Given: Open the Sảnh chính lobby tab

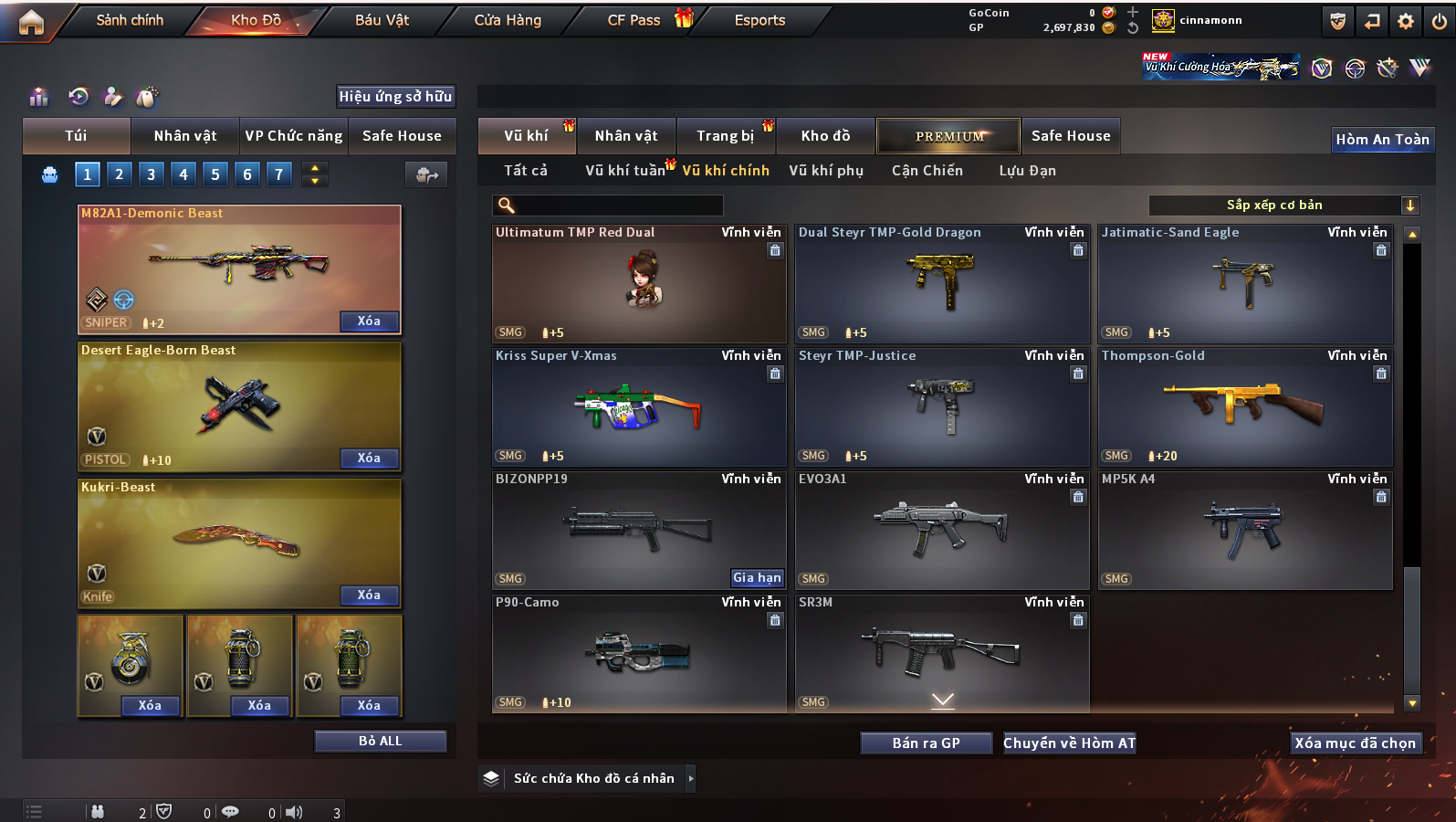Looking at the screenshot, I should coord(130,20).
